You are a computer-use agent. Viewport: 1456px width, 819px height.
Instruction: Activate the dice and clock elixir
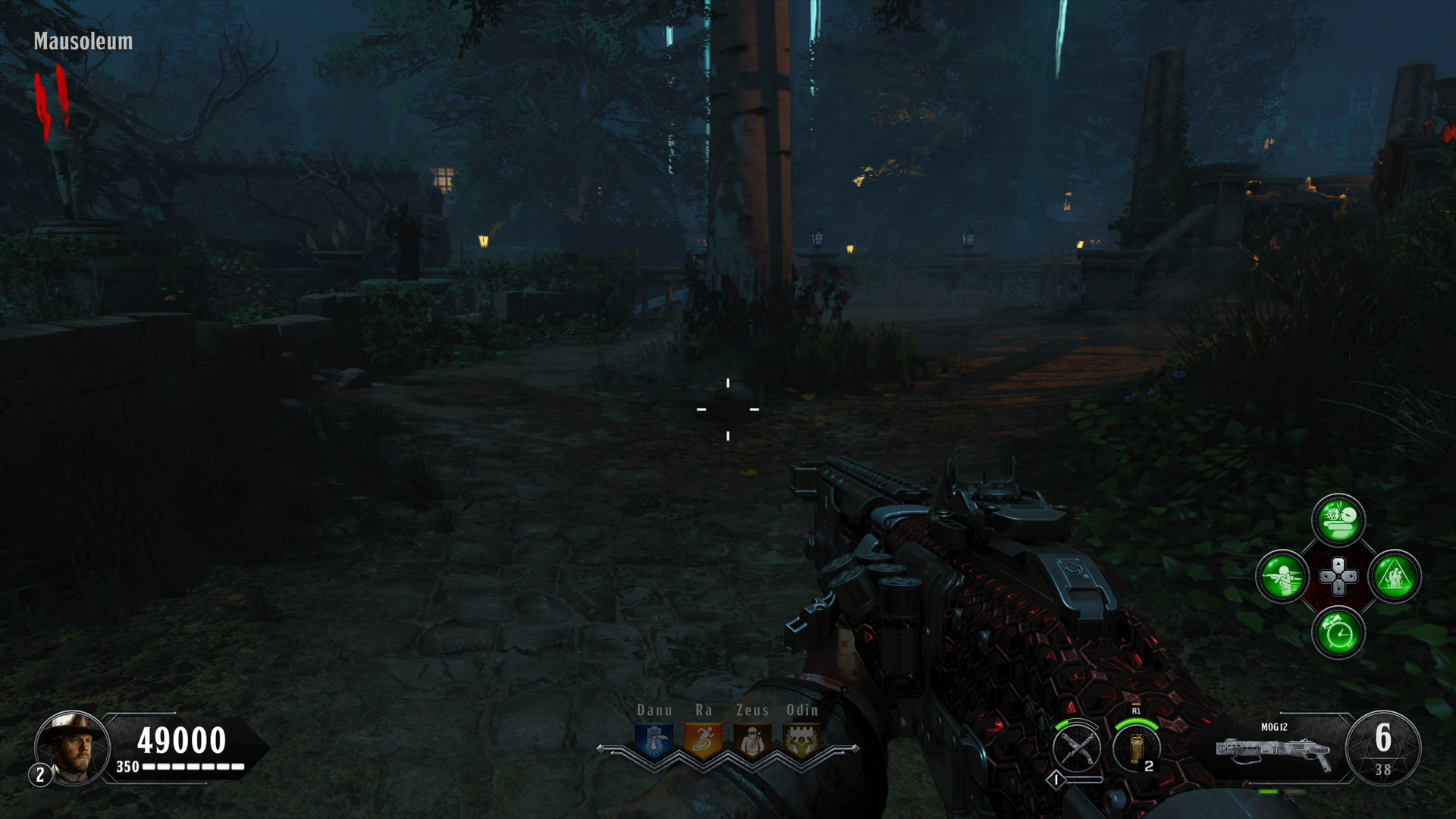[x=1338, y=520]
